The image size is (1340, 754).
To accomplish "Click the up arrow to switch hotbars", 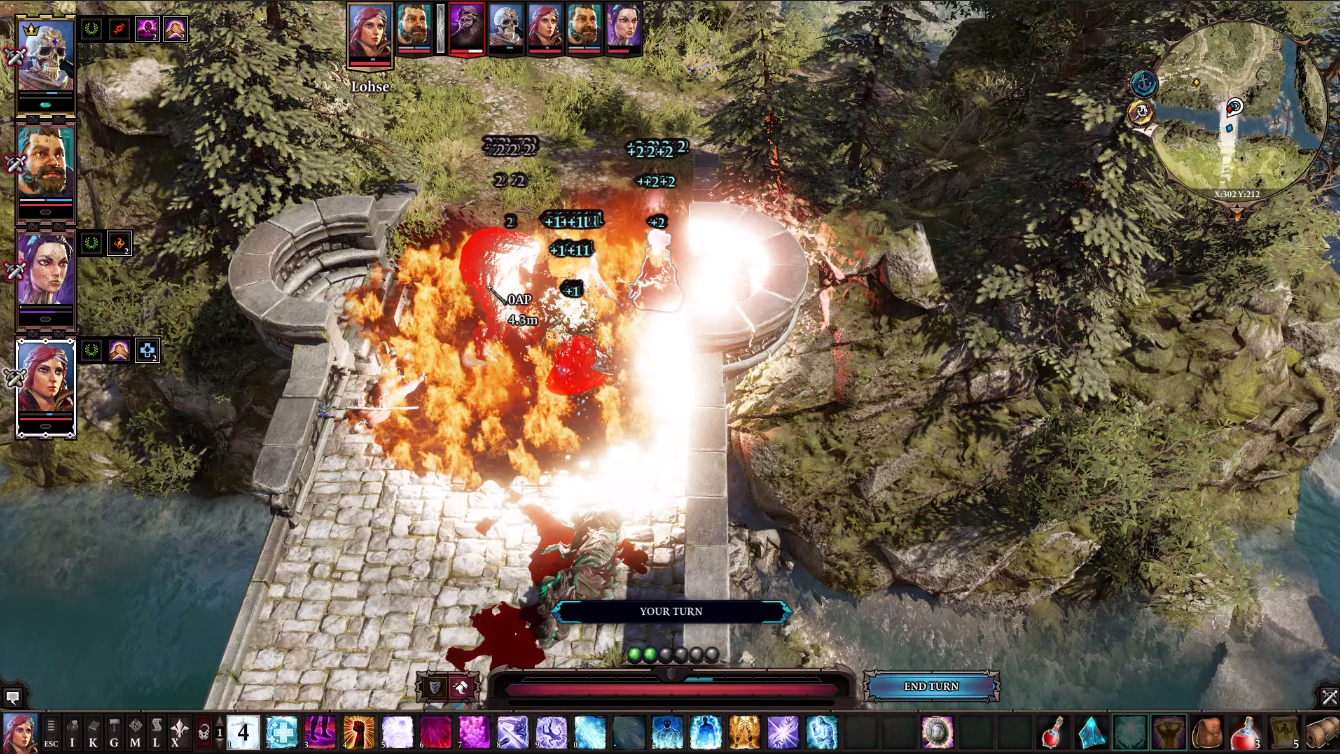I will (219, 718).
